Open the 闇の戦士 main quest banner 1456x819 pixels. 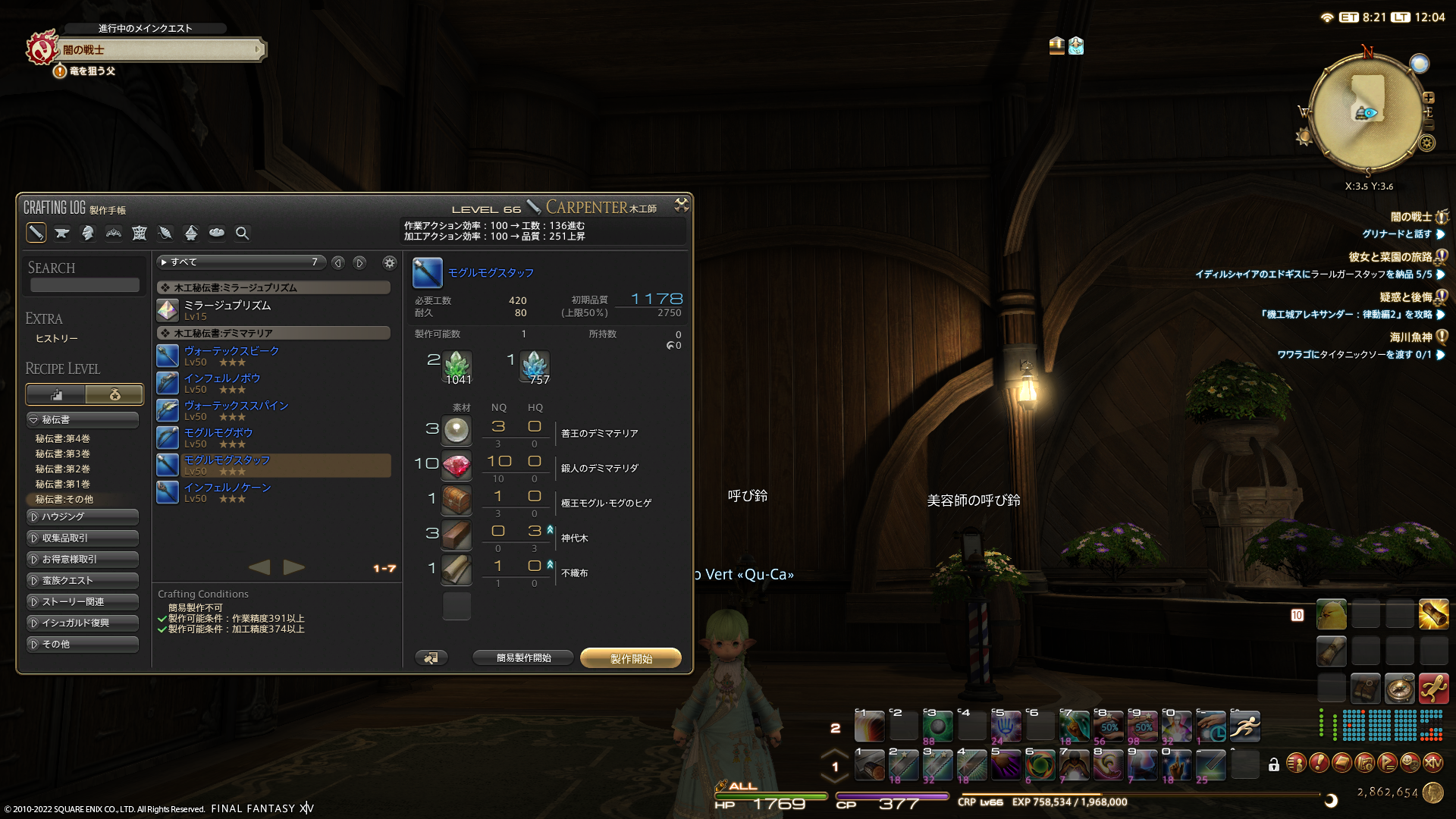tap(161, 50)
